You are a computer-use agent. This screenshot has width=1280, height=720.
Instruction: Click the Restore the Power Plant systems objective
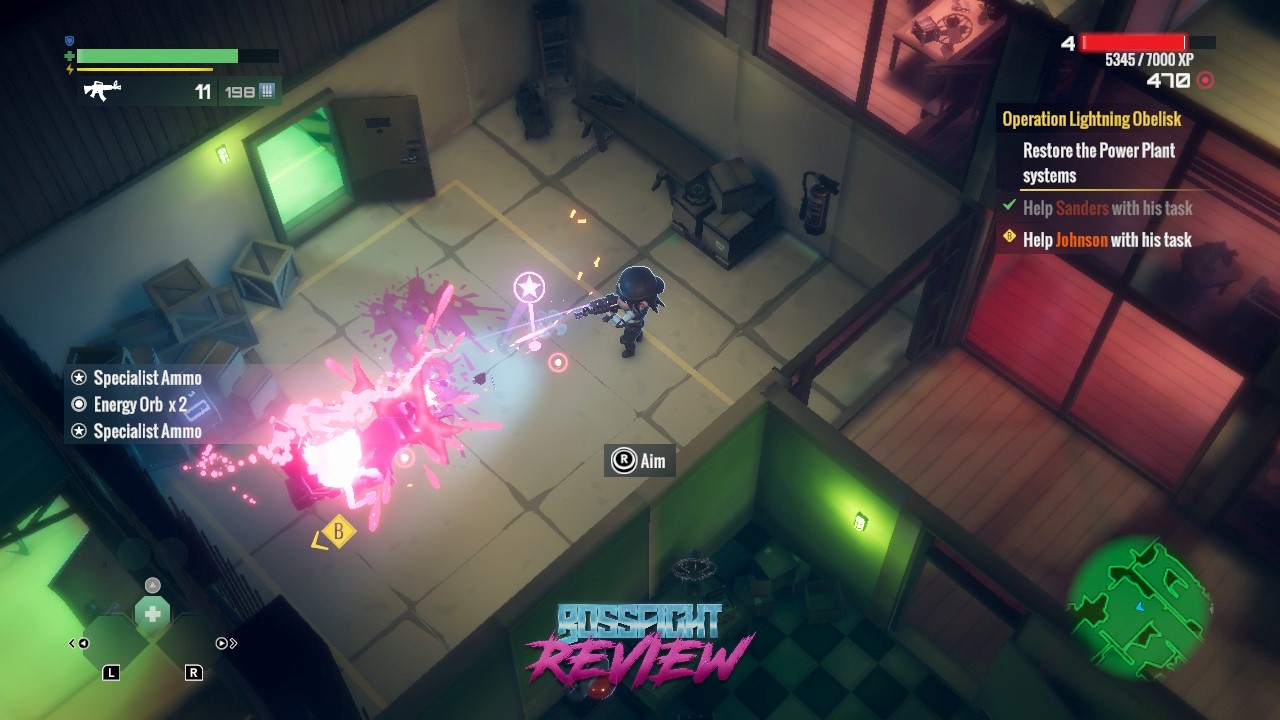1098,163
